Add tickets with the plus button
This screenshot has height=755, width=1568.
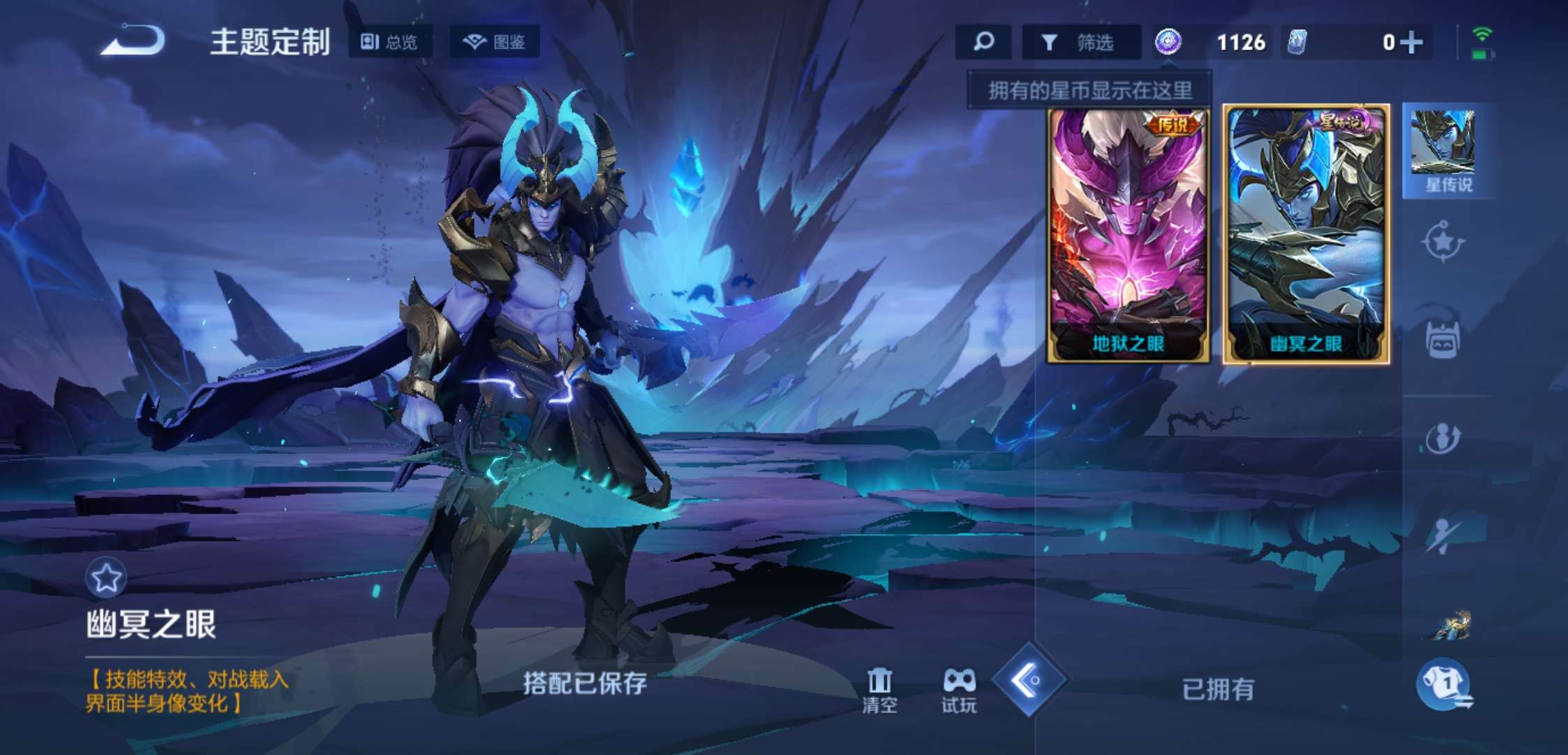pyautogui.click(x=1412, y=42)
